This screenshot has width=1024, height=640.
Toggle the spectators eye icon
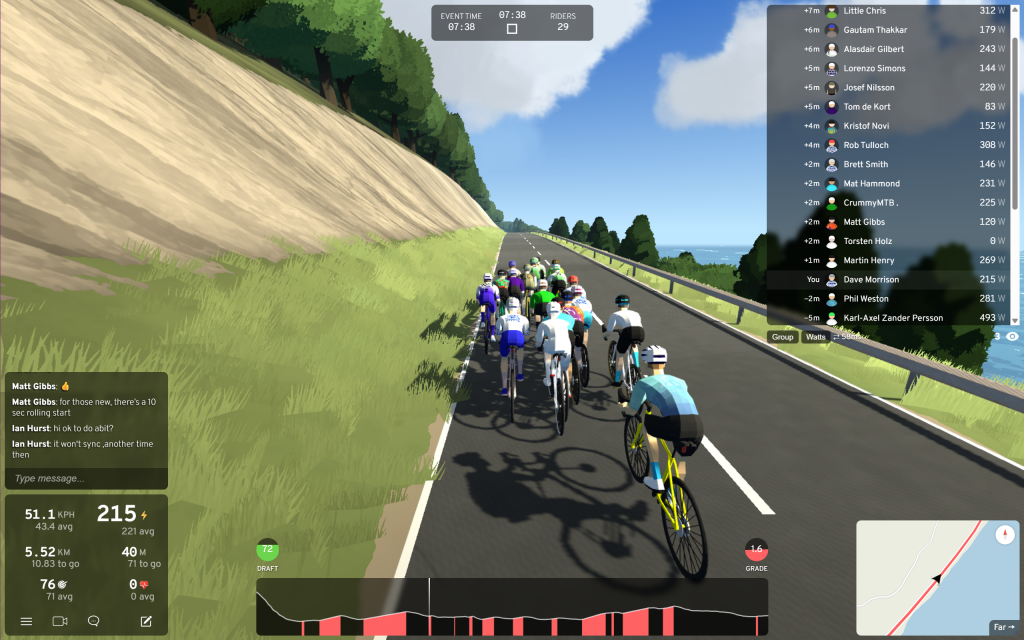coord(1012,337)
